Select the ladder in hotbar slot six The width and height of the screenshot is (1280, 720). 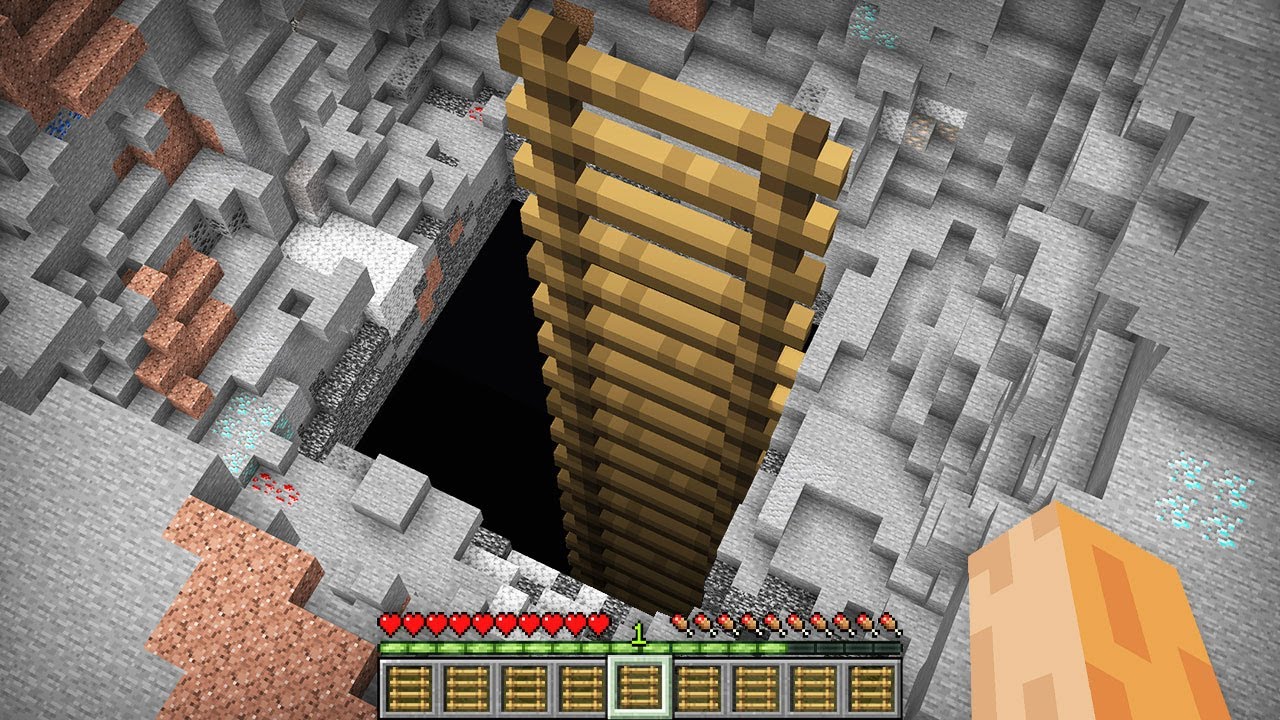pyautogui.click(x=698, y=690)
